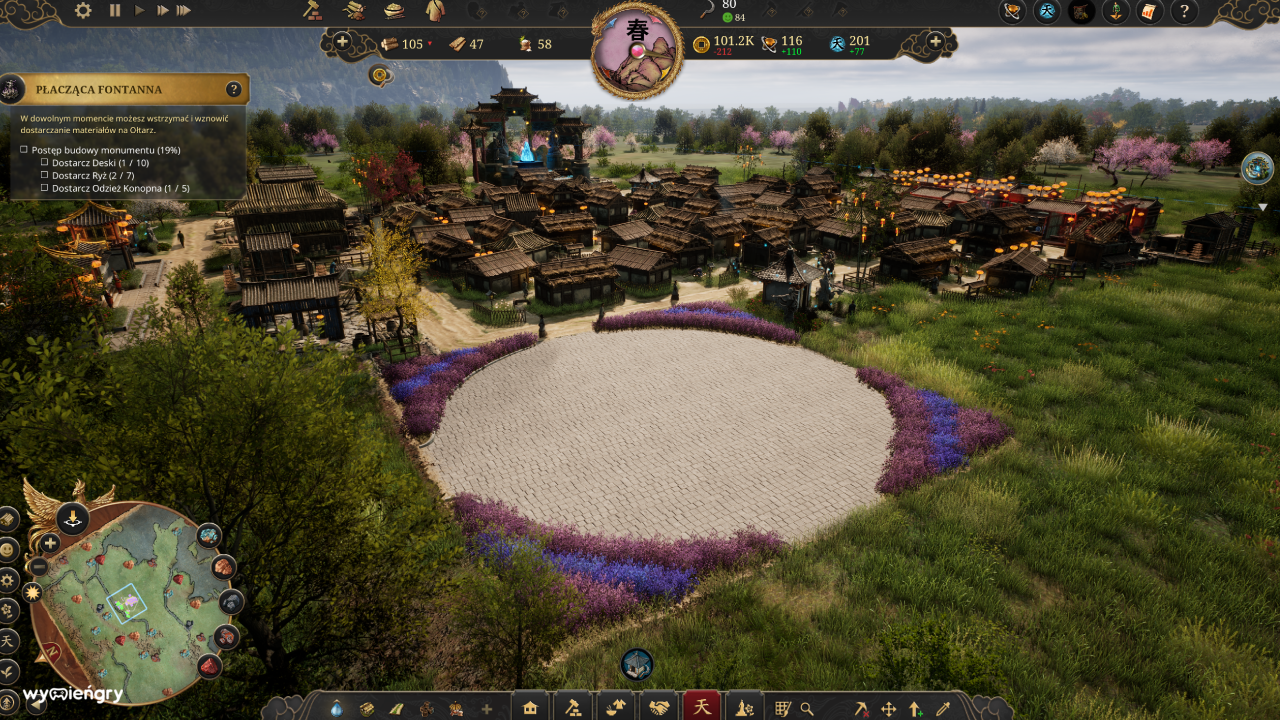Check the Dostarcz Odzież Konopna quest checkbox

(x=44, y=185)
